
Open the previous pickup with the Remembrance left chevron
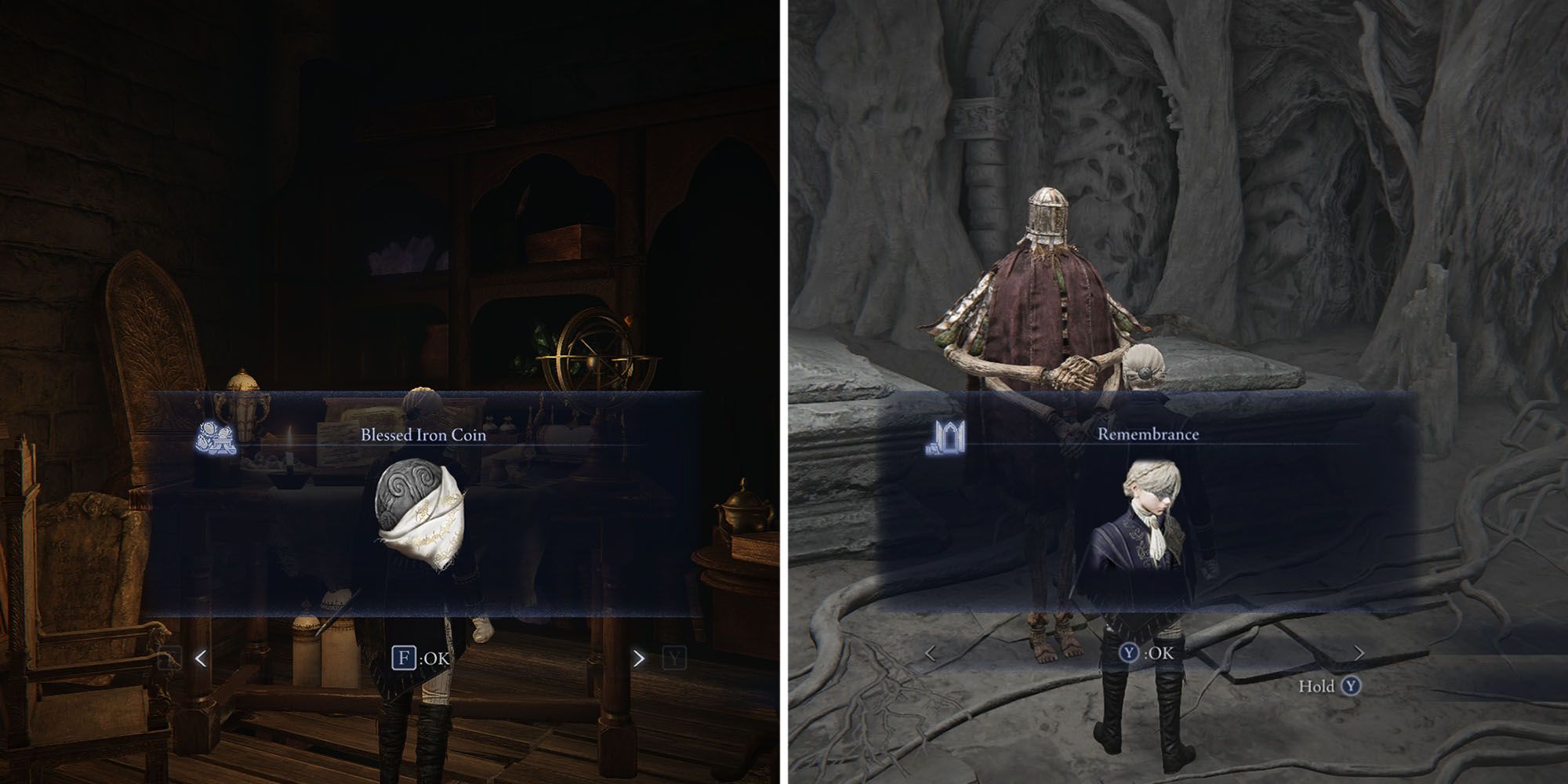point(931,651)
